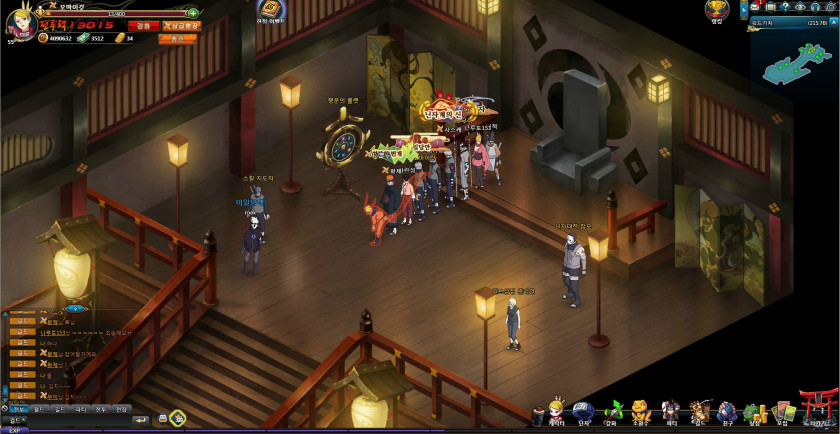The height and width of the screenshot is (434, 840).
Task: Click the orange 충전 recharge button
Action: pos(177,38)
